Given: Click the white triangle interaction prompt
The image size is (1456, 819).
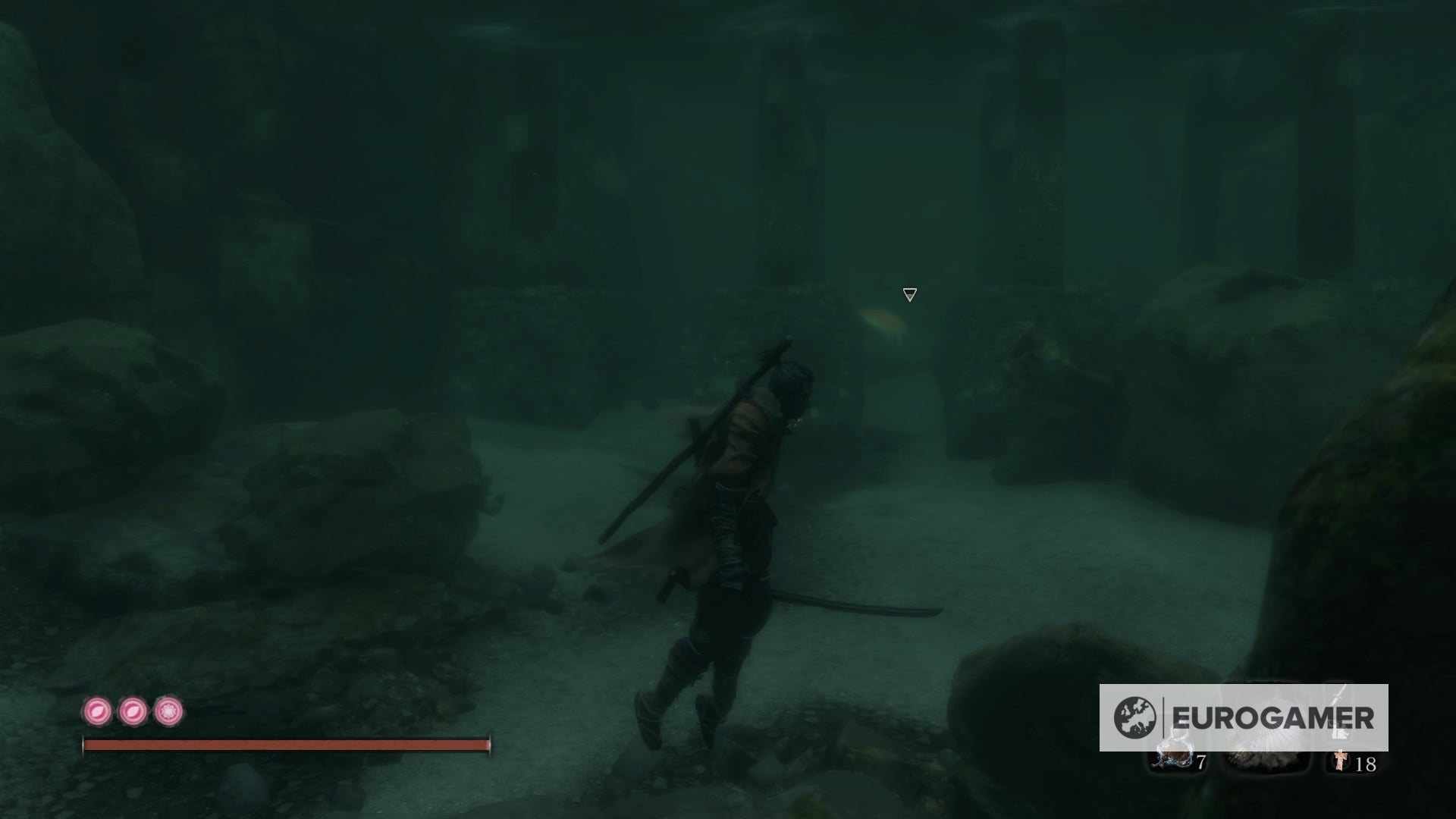Looking at the screenshot, I should [x=908, y=294].
